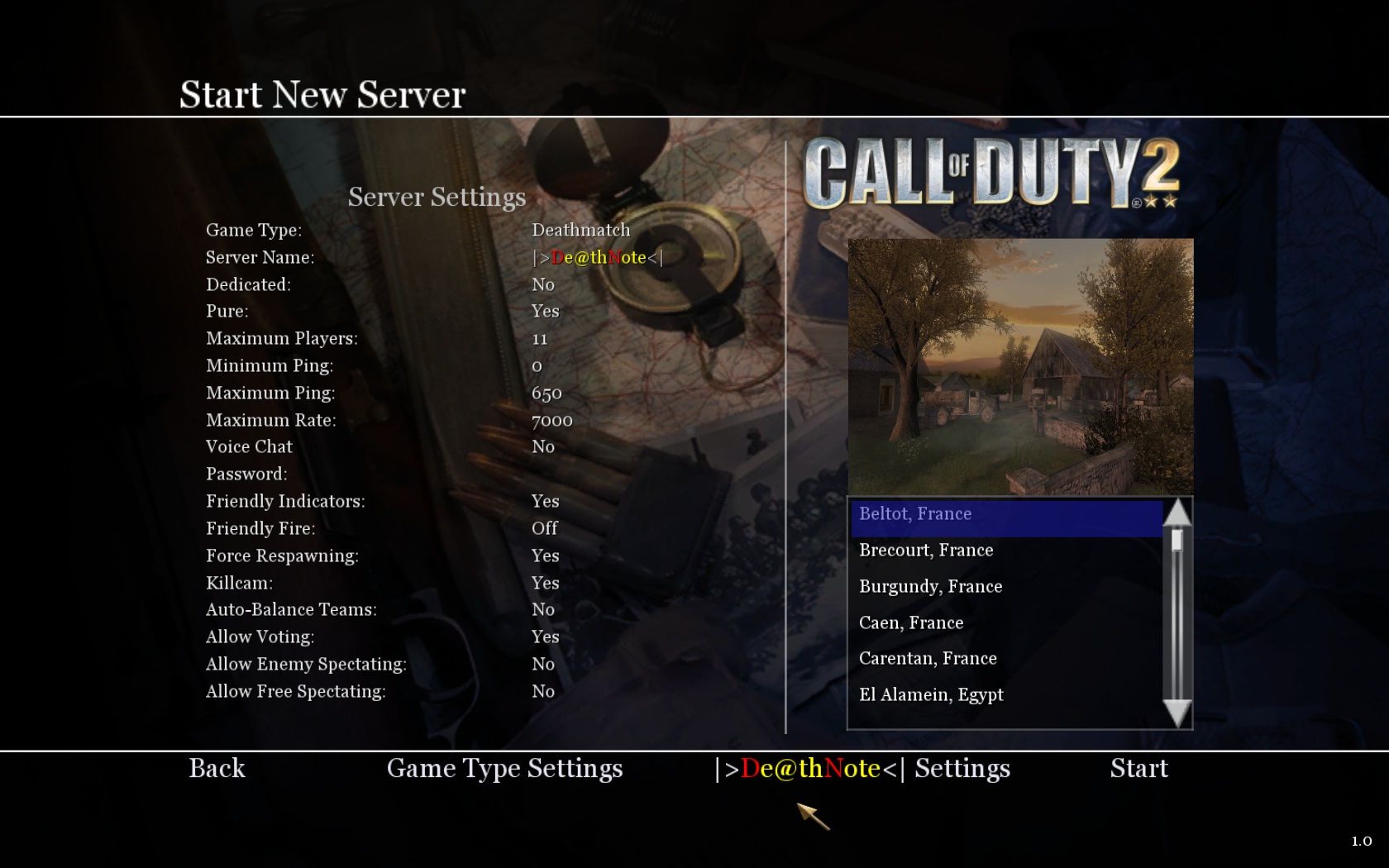Click the map list scroll-up arrow
The width and height of the screenshot is (1389, 868).
pyautogui.click(x=1177, y=513)
